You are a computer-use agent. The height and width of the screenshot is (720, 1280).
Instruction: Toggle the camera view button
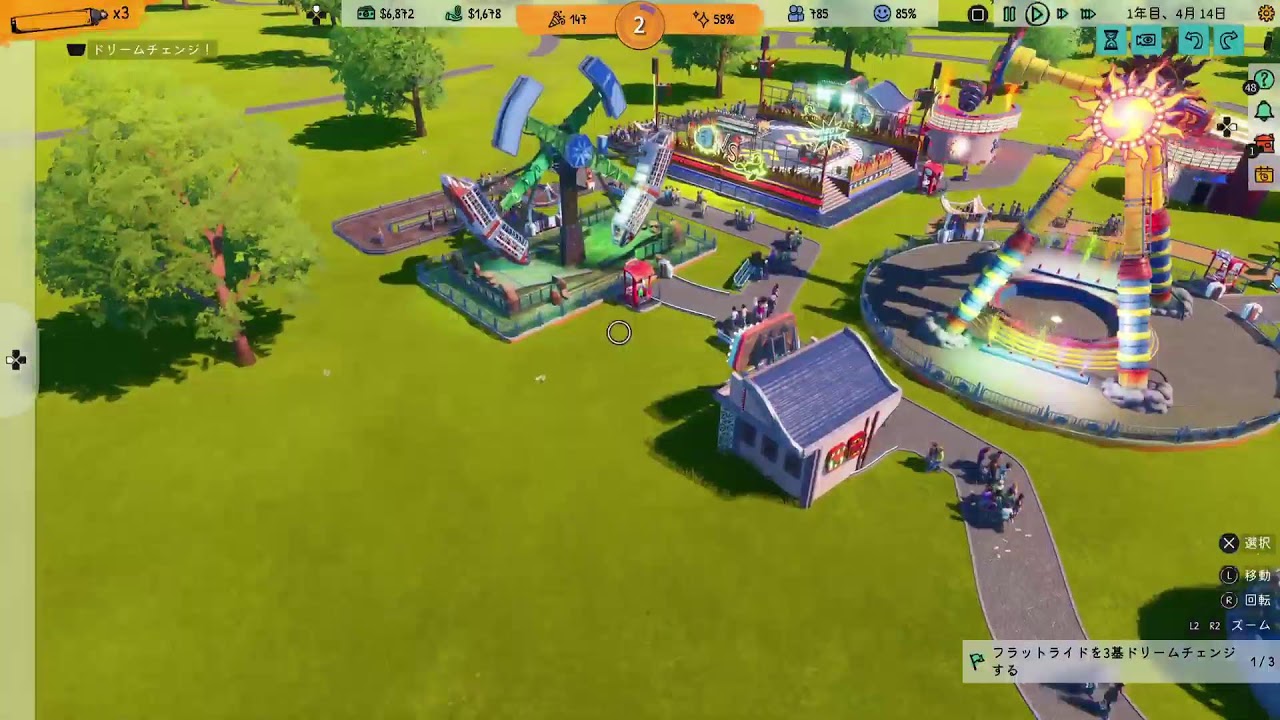pos(1146,40)
